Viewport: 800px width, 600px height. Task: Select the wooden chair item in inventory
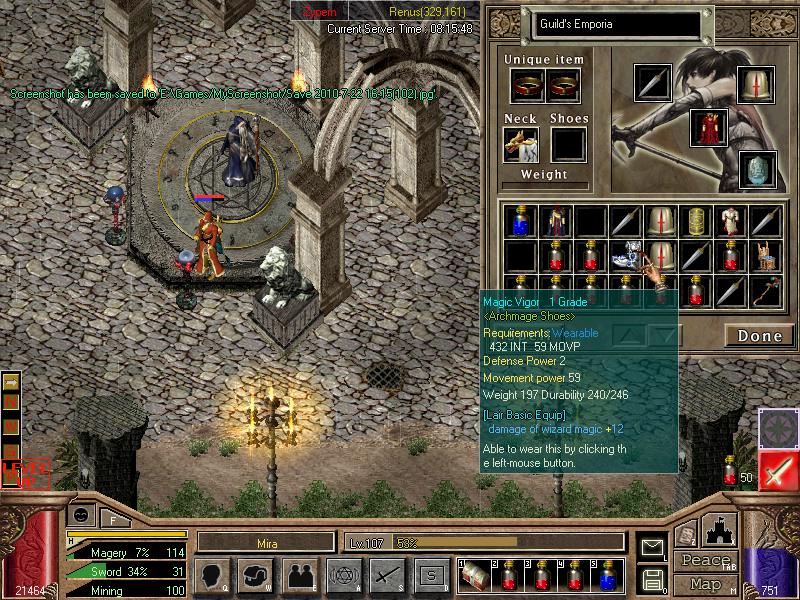pyautogui.click(x=764, y=255)
